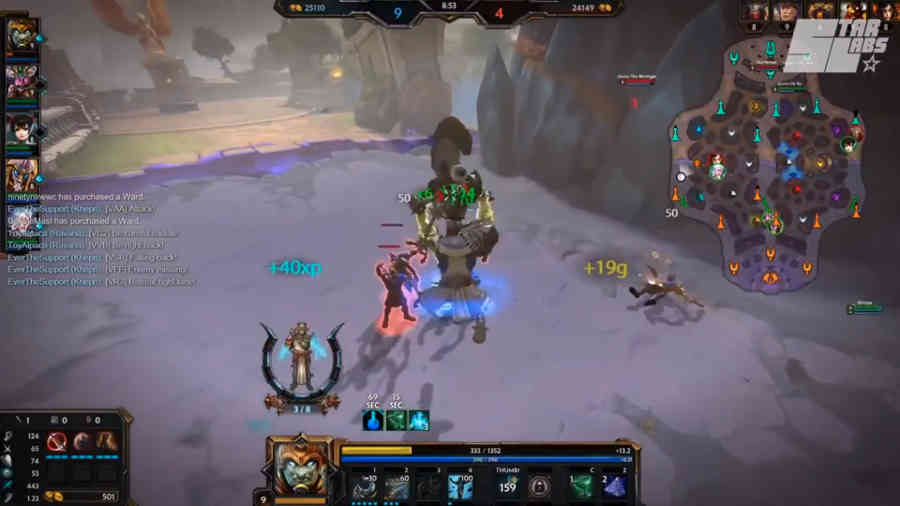Viewport: 900px width, 506px height.
Task: Select the pink-haired teammate portrait
Action: pos(22,80)
